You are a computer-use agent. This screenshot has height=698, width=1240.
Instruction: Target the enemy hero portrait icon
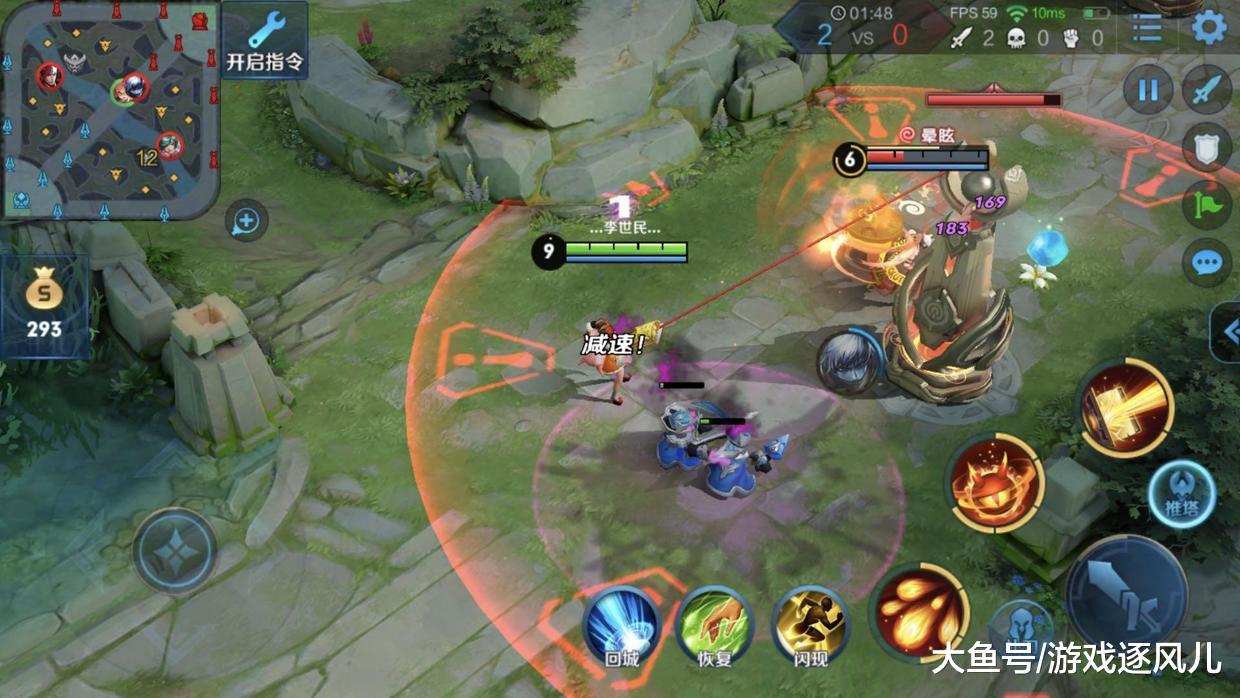(849, 362)
